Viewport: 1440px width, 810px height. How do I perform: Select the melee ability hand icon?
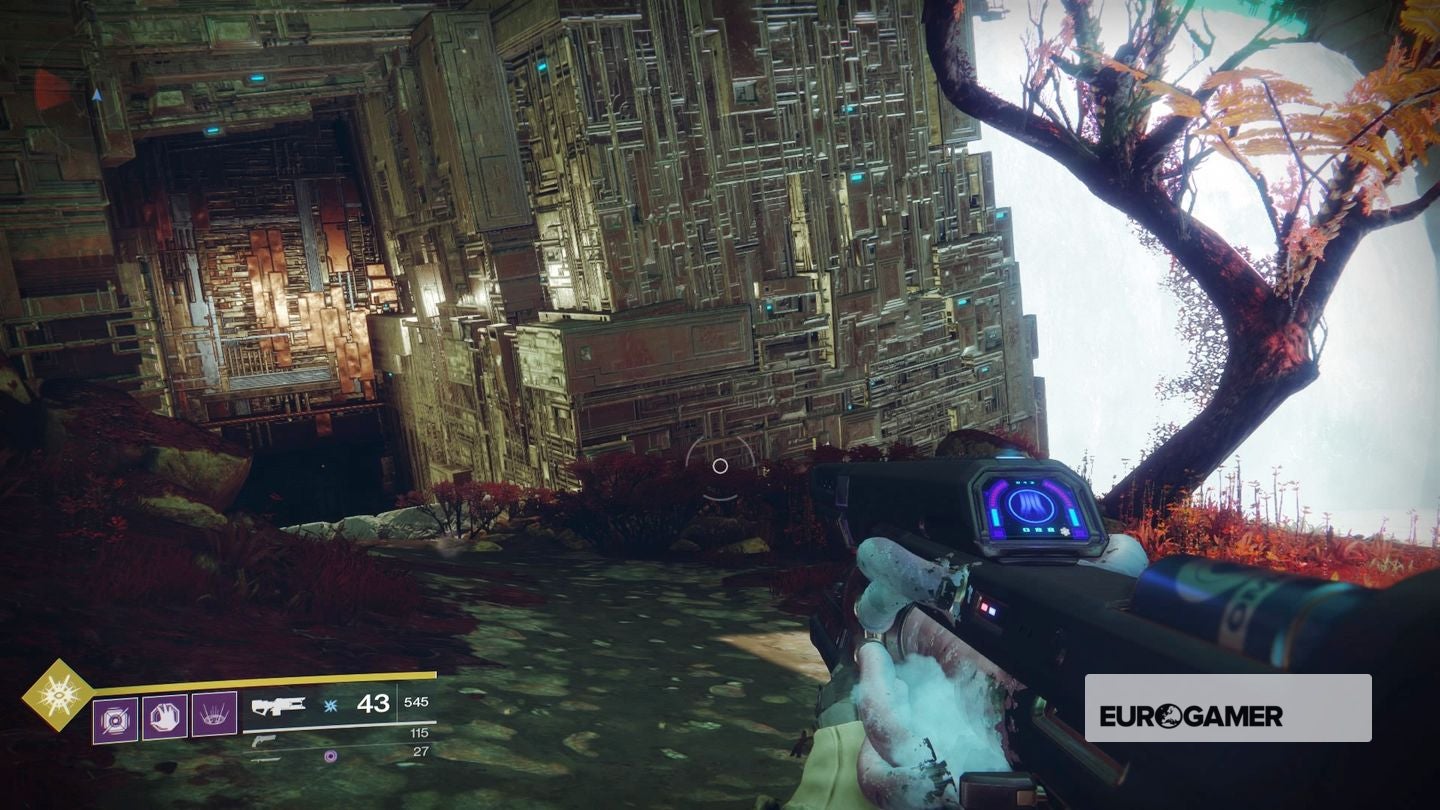[x=165, y=718]
